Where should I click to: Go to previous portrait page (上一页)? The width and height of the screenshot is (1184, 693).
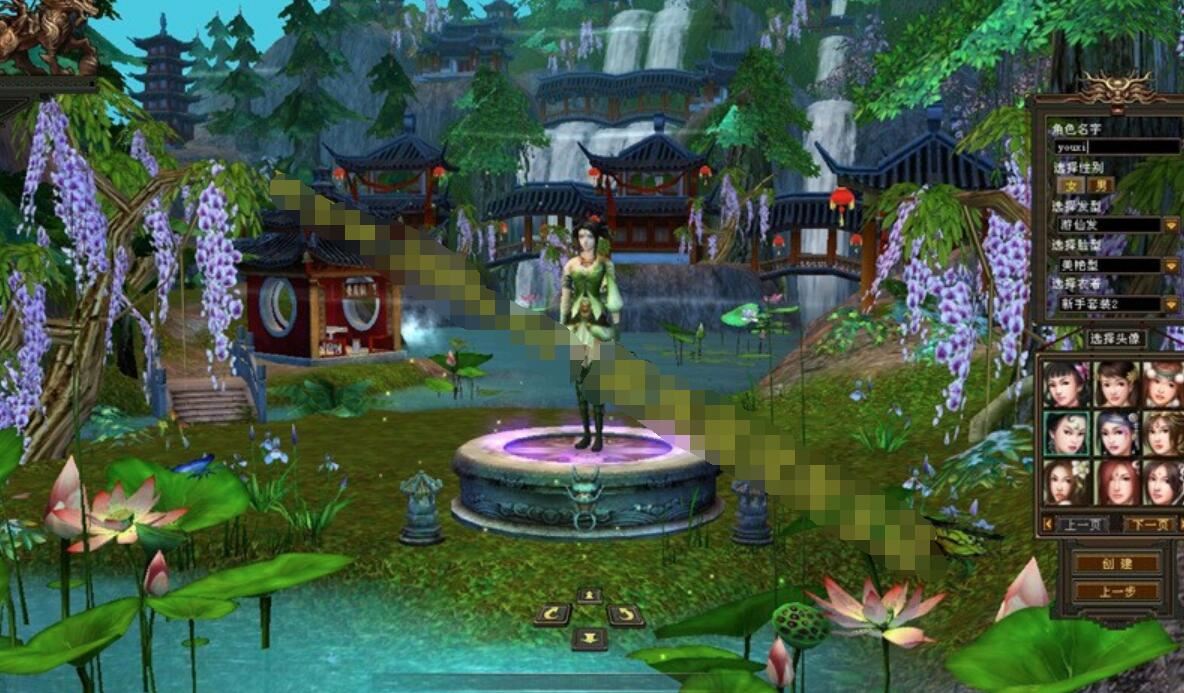click(1076, 524)
